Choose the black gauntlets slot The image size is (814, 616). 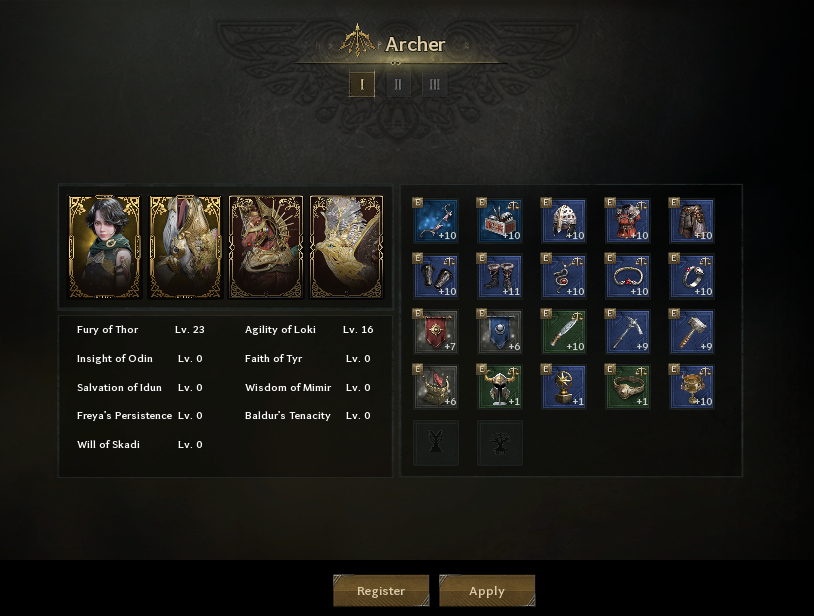coord(436,276)
